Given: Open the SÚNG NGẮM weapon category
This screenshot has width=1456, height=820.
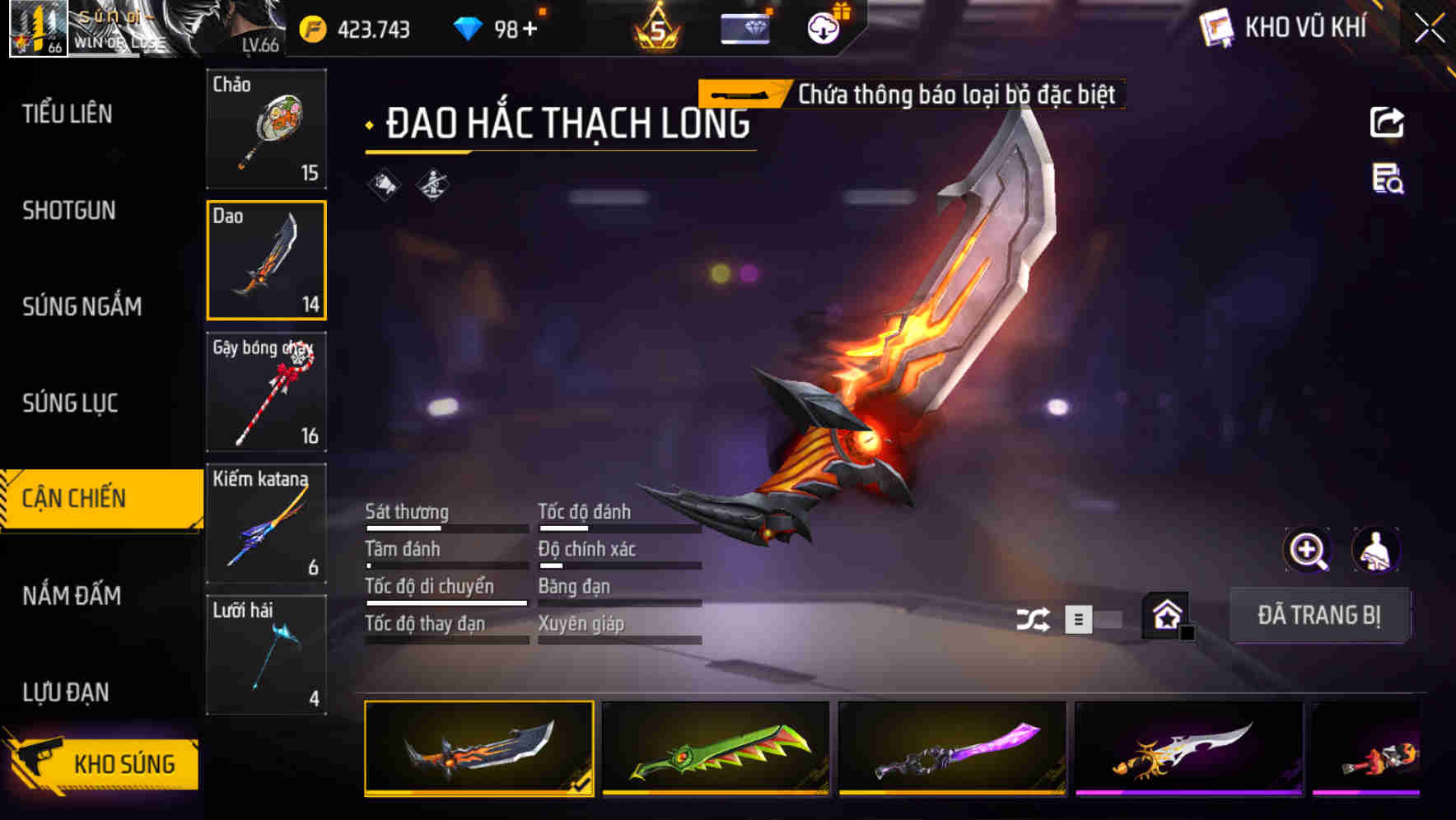Looking at the screenshot, I should [x=80, y=306].
